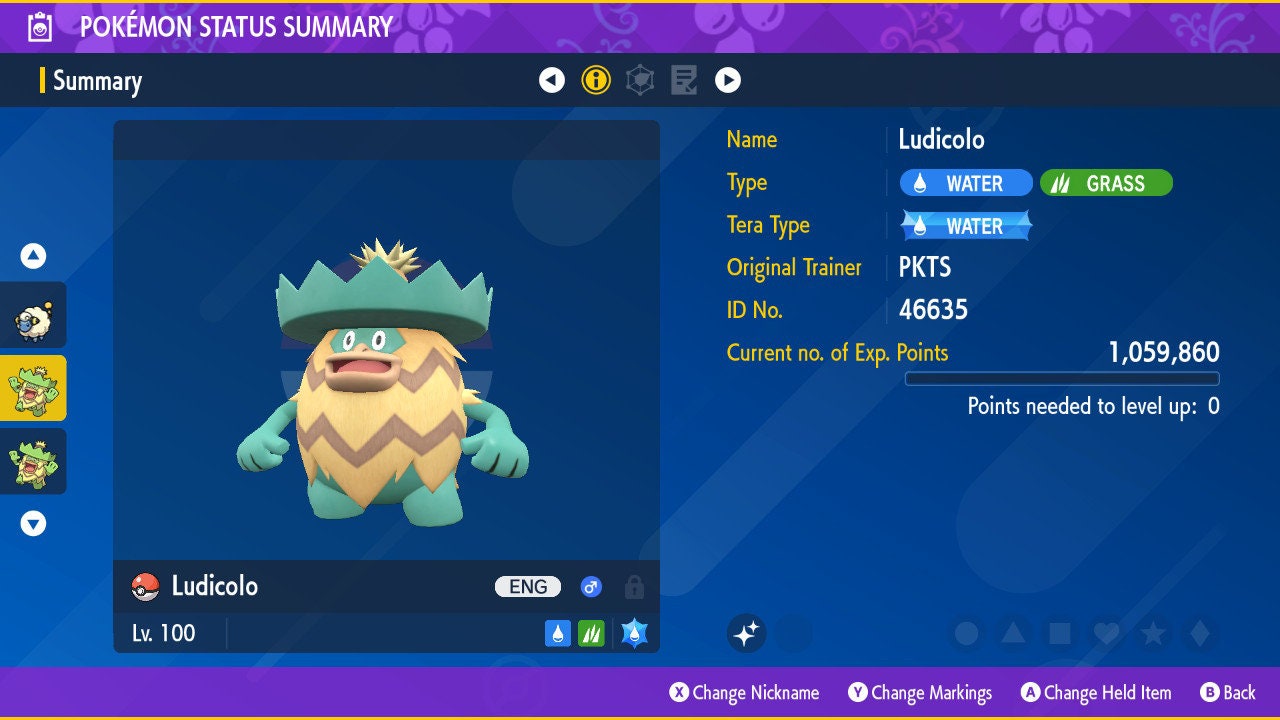Toggle the circle marking
This screenshot has height=720, width=1280.
966,633
